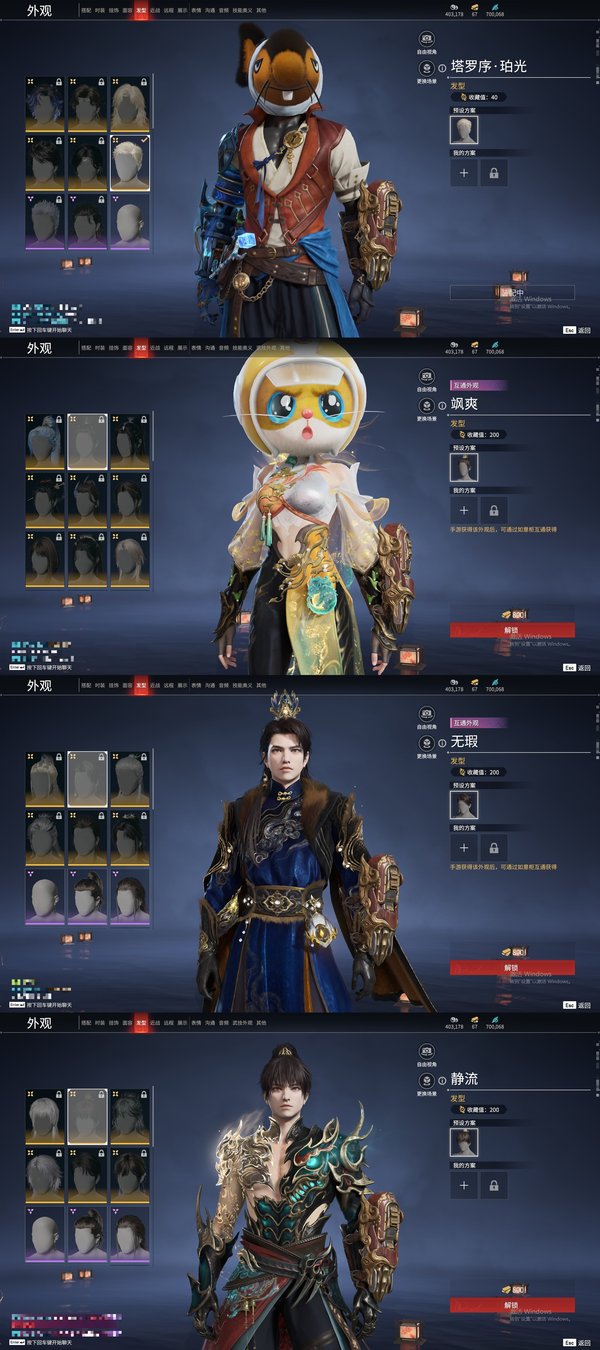Unlock the 静流 hairstyle via its 解锁 button
Screen dimensions: 600x1350
(512, 1305)
